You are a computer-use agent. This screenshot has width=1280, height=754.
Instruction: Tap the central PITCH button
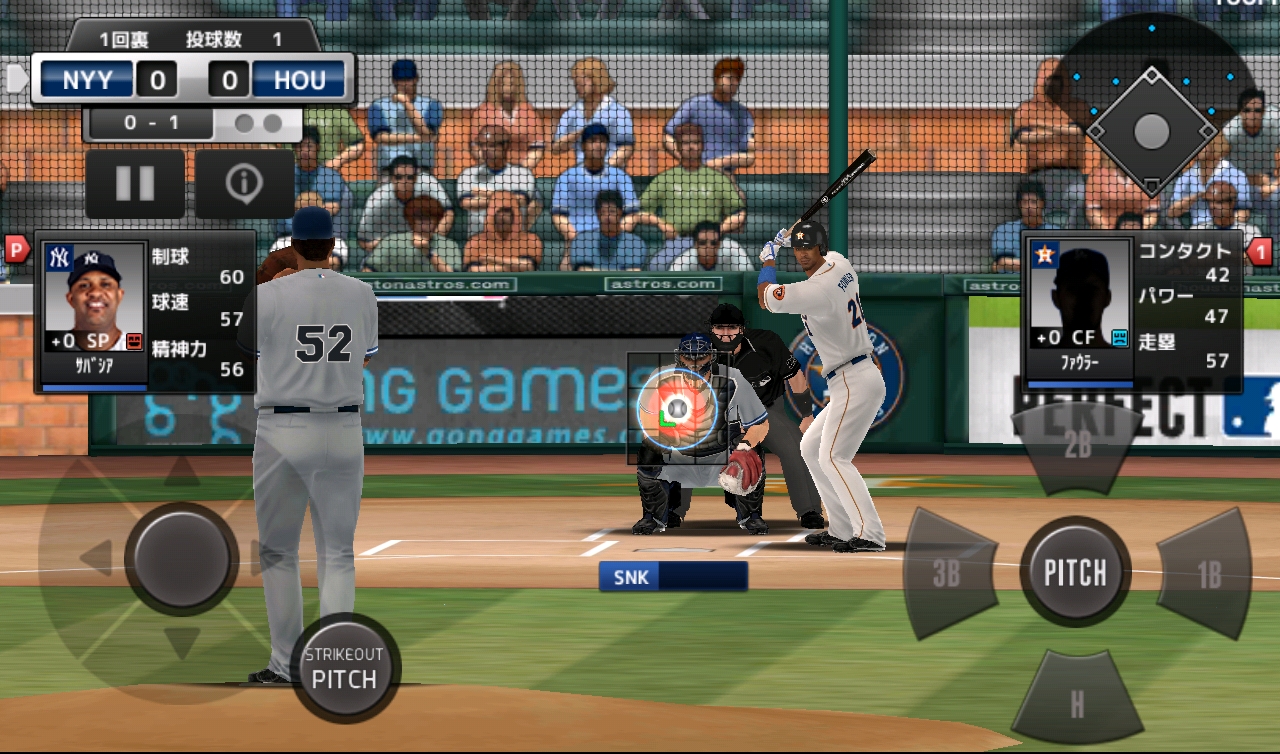[x=1075, y=572]
